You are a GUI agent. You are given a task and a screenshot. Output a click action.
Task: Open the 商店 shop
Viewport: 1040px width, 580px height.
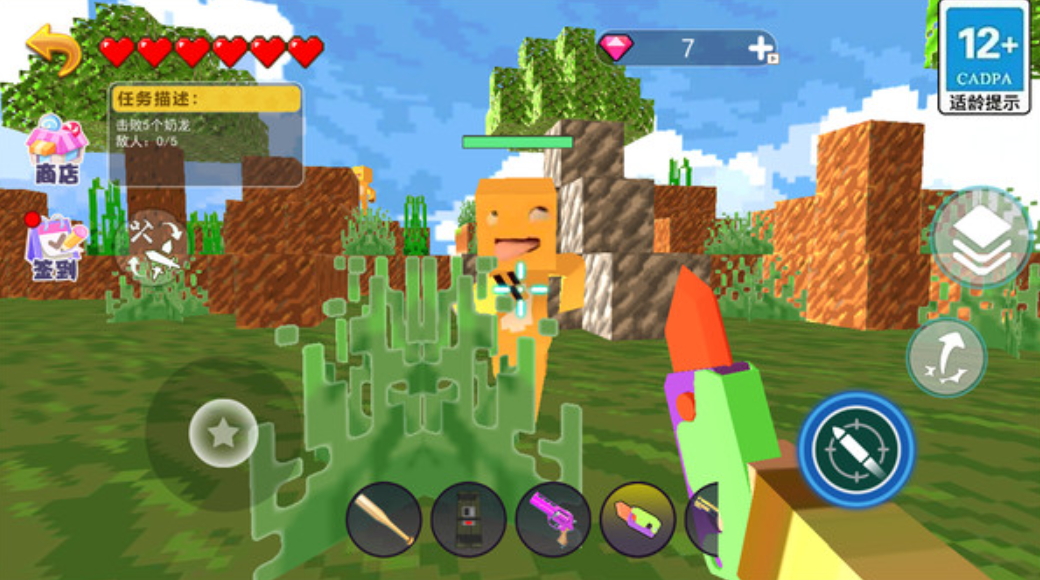click(x=57, y=151)
